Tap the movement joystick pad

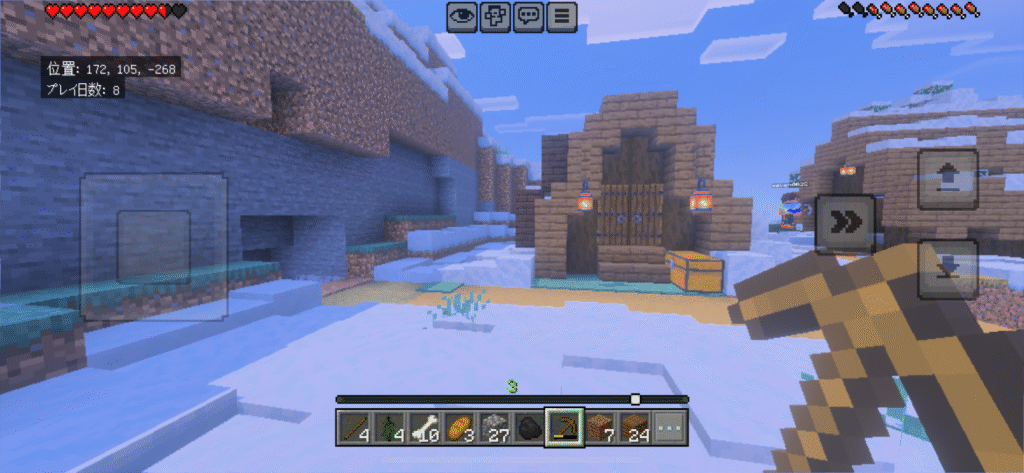pos(154,246)
